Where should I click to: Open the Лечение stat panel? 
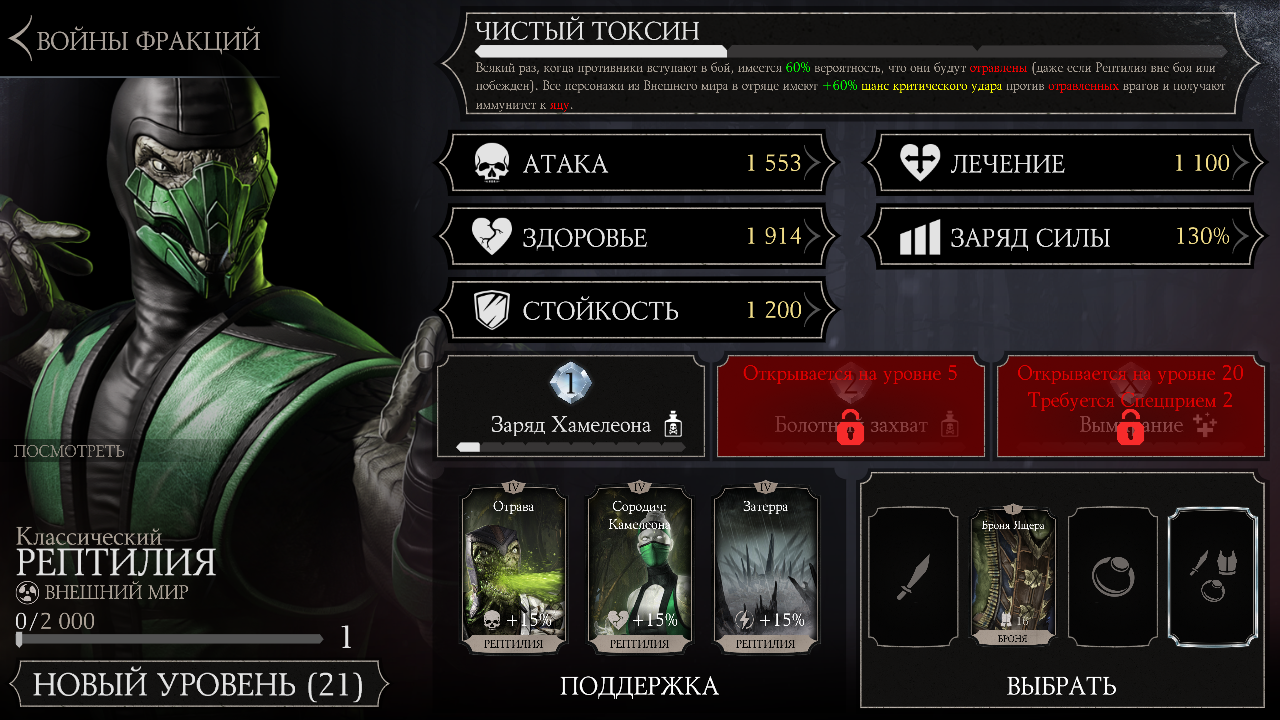pos(1064,164)
